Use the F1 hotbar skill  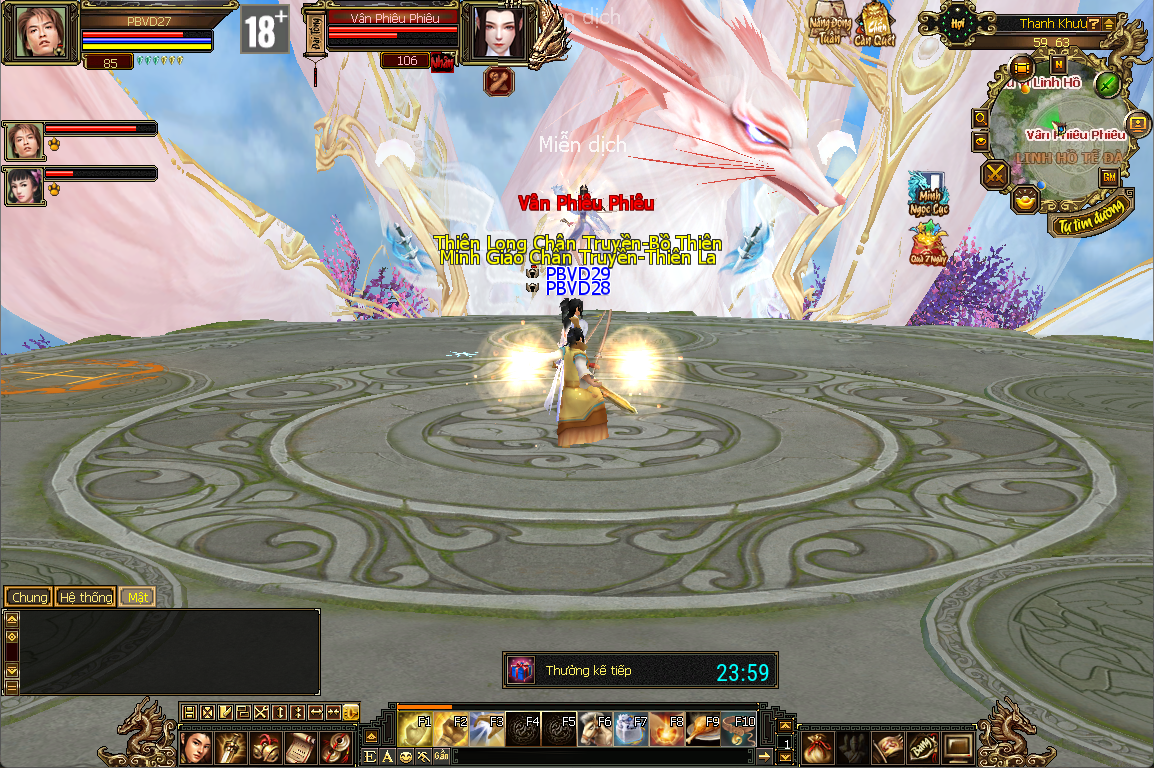416,730
